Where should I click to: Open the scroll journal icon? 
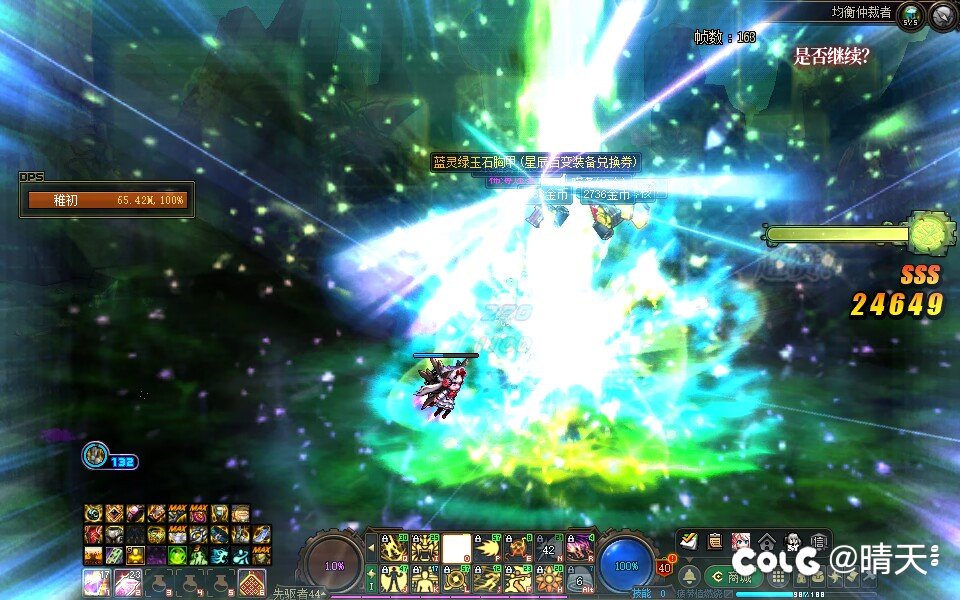click(714, 541)
